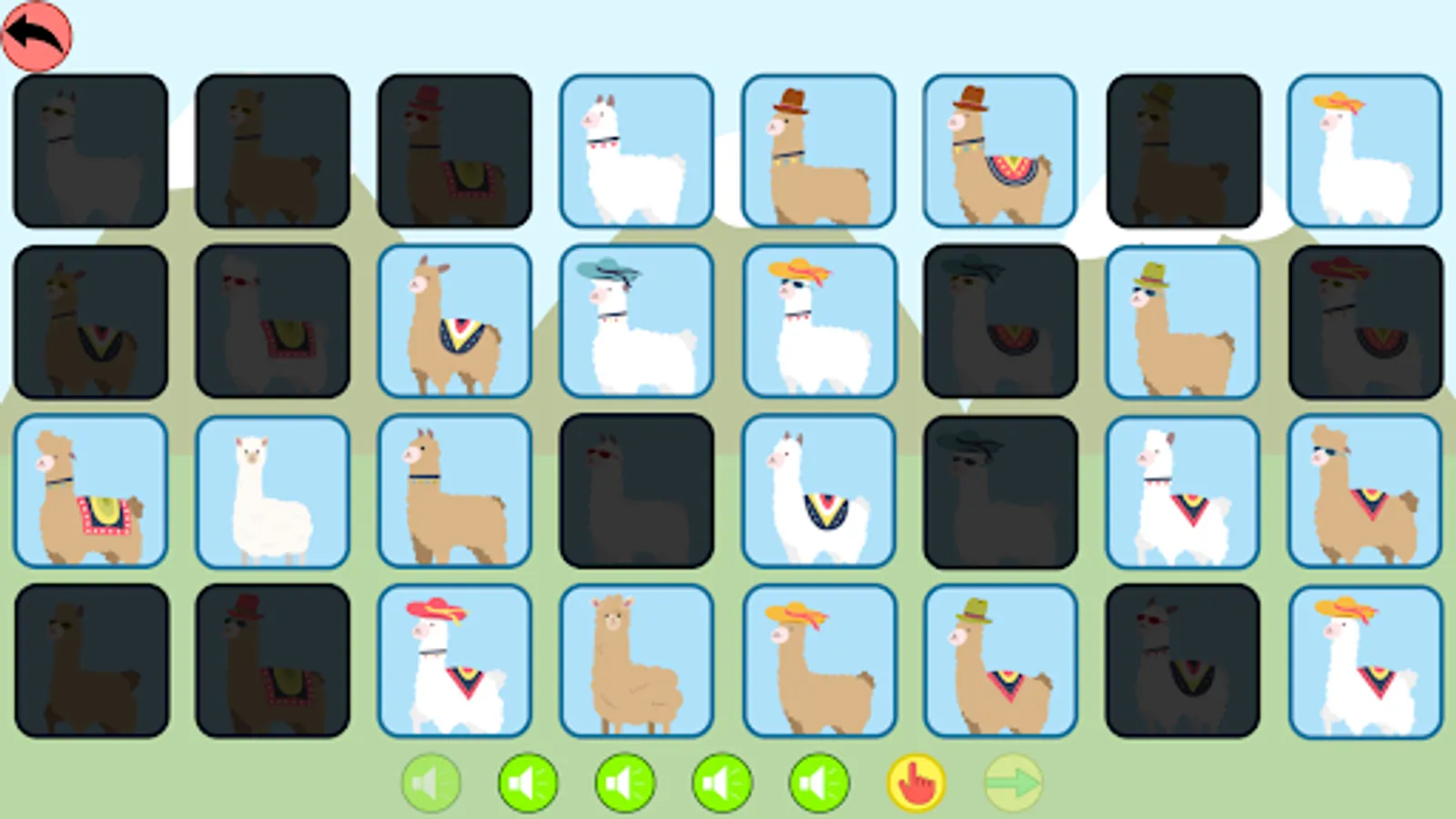Select the sunglasses llama with the striped blanket
This screenshot has height=819, width=1456.
[x=1364, y=491]
